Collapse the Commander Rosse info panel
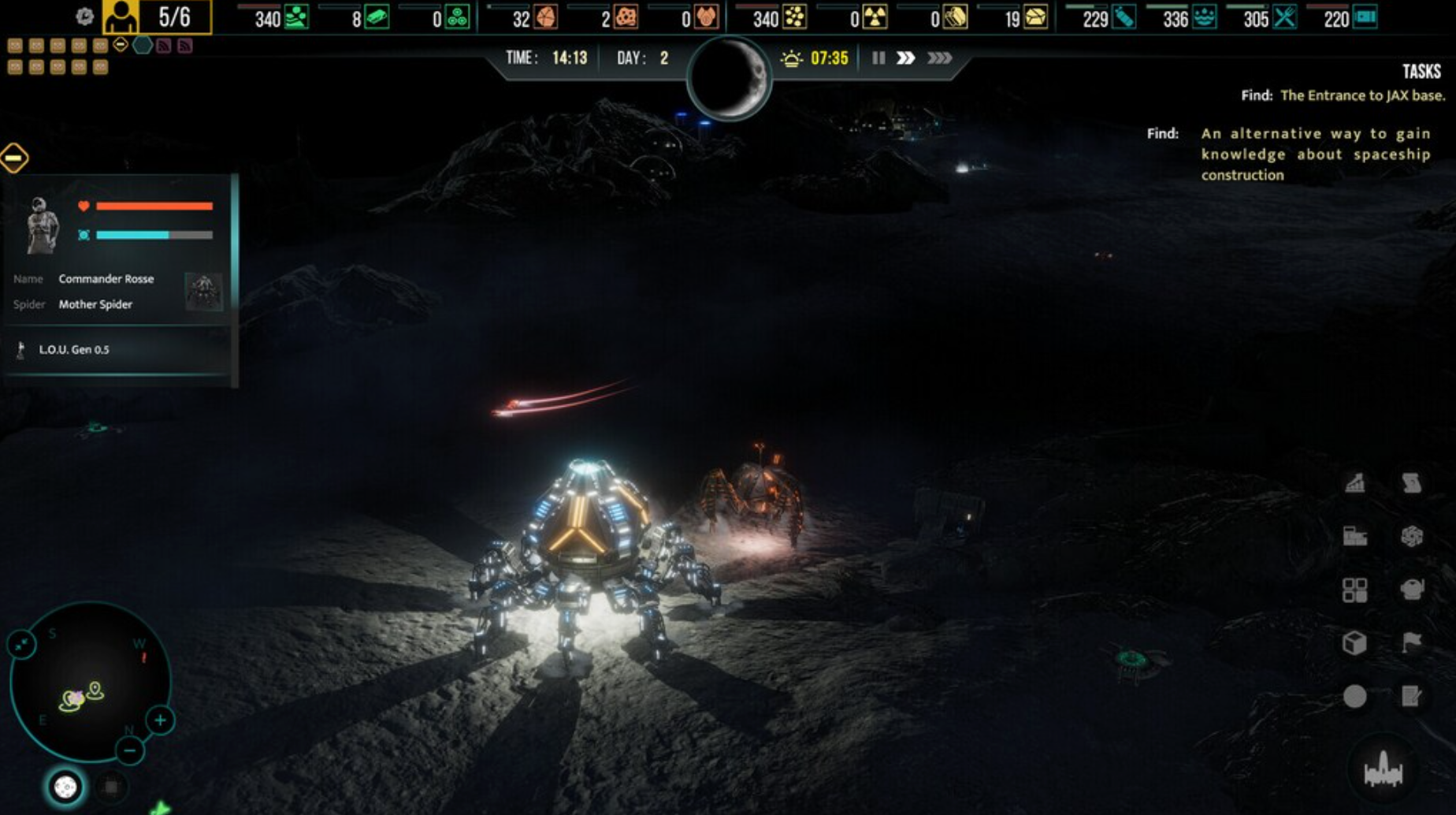Screen dimensions: 1456x815 click(x=13, y=158)
